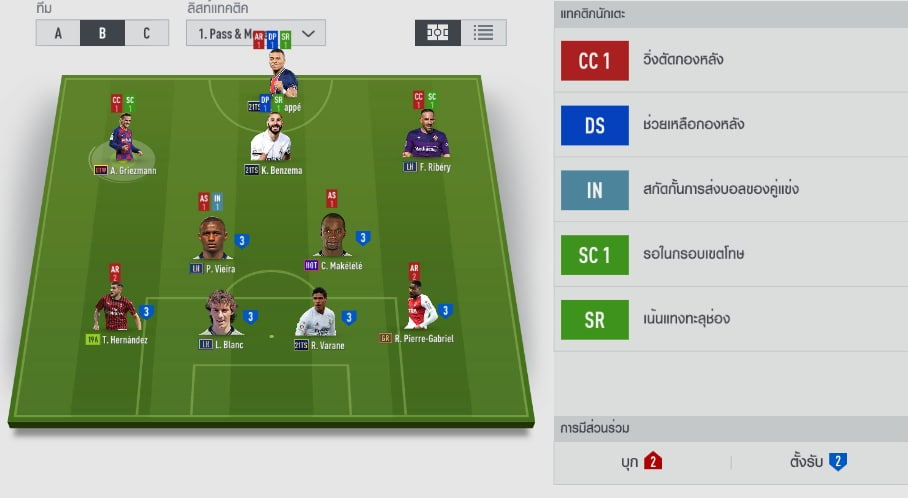
Task: Switch to formation pitch view
Action: (437, 33)
